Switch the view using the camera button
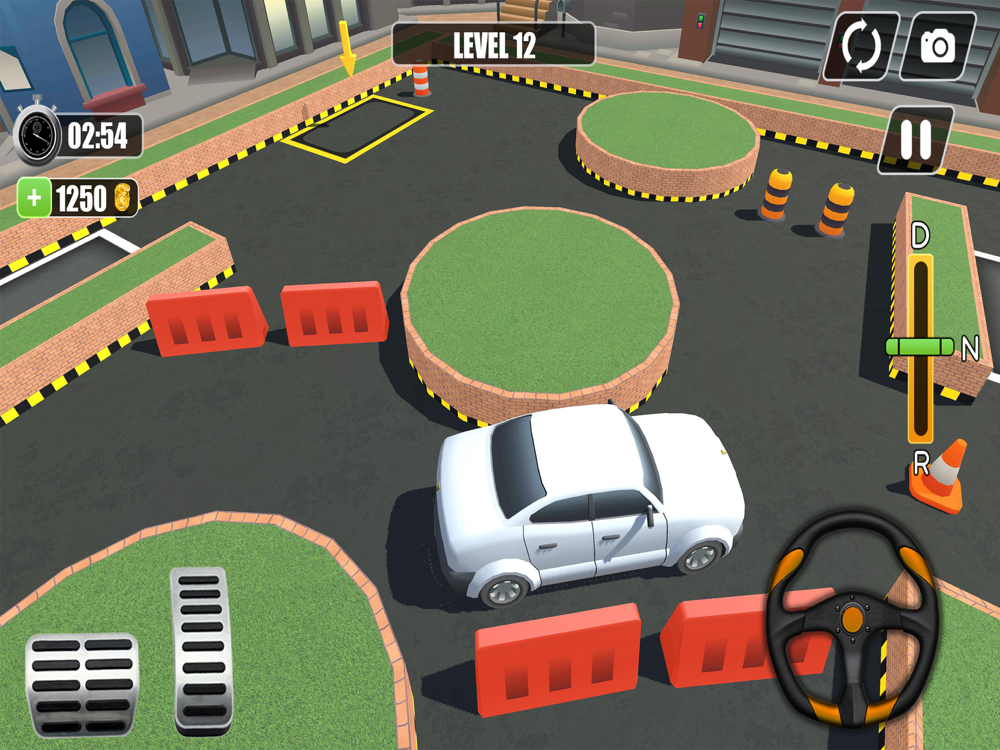 click(x=937, y=46)
